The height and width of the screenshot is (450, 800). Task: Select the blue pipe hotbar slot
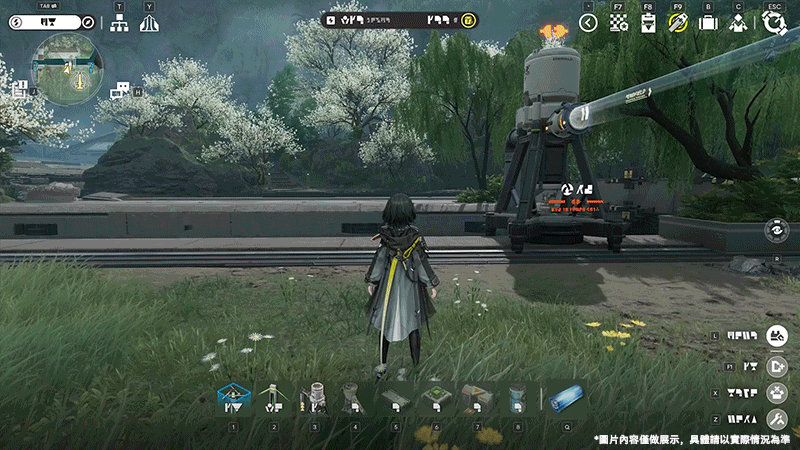(x=566, y=399)
